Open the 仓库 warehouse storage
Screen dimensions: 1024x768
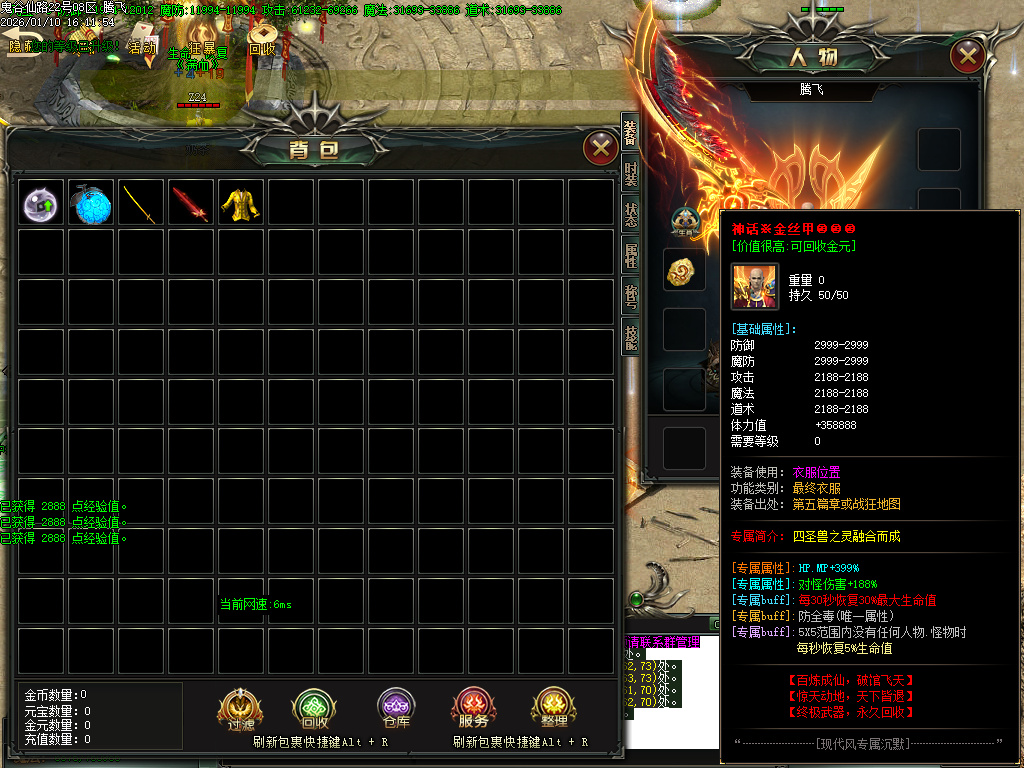pos(397,709)
